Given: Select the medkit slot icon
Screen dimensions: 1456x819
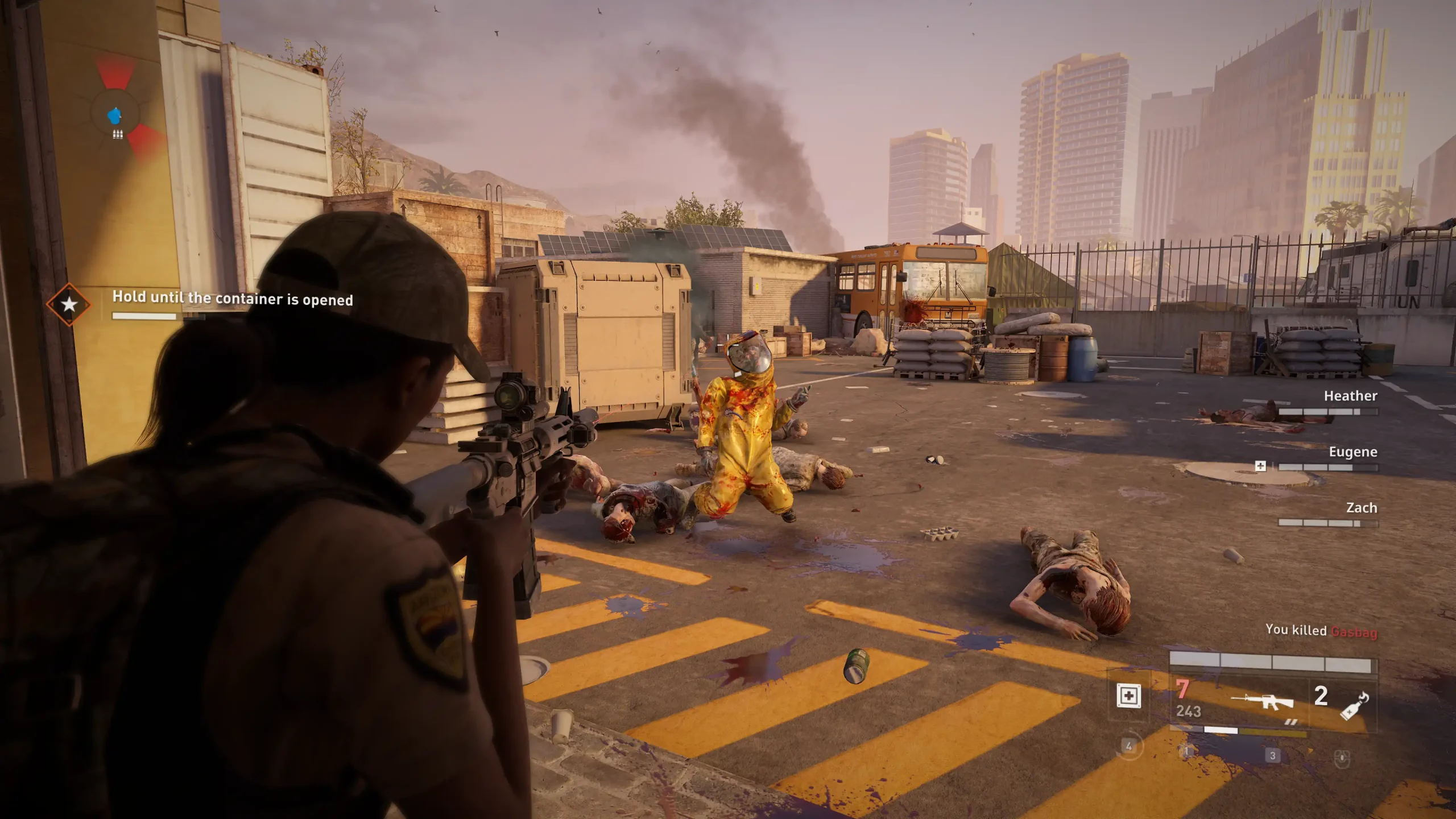Looking at the screenshot, I should (x=1128, y=696).
